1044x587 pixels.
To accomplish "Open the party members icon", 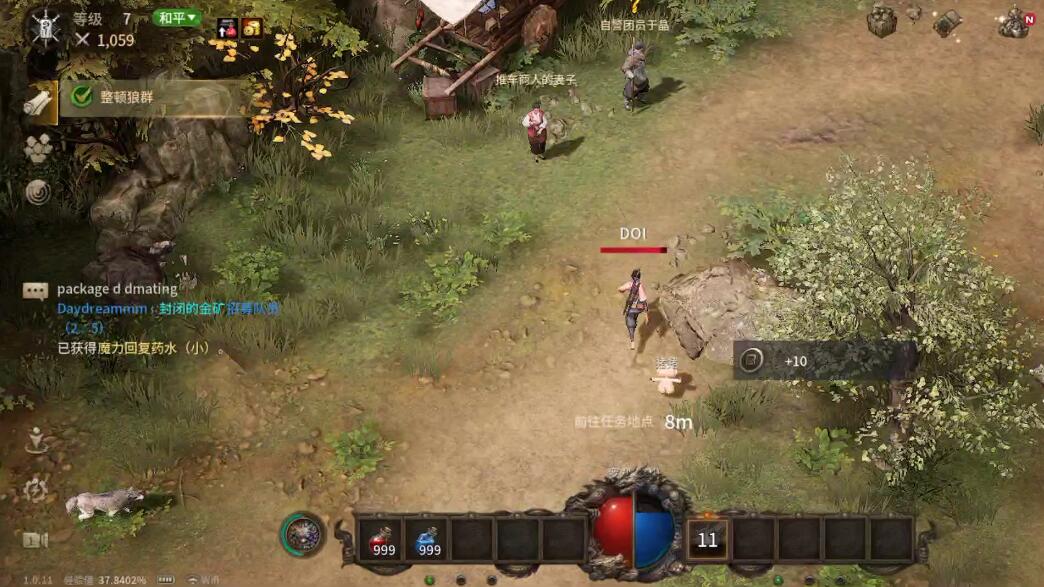I will coord(38,148).
